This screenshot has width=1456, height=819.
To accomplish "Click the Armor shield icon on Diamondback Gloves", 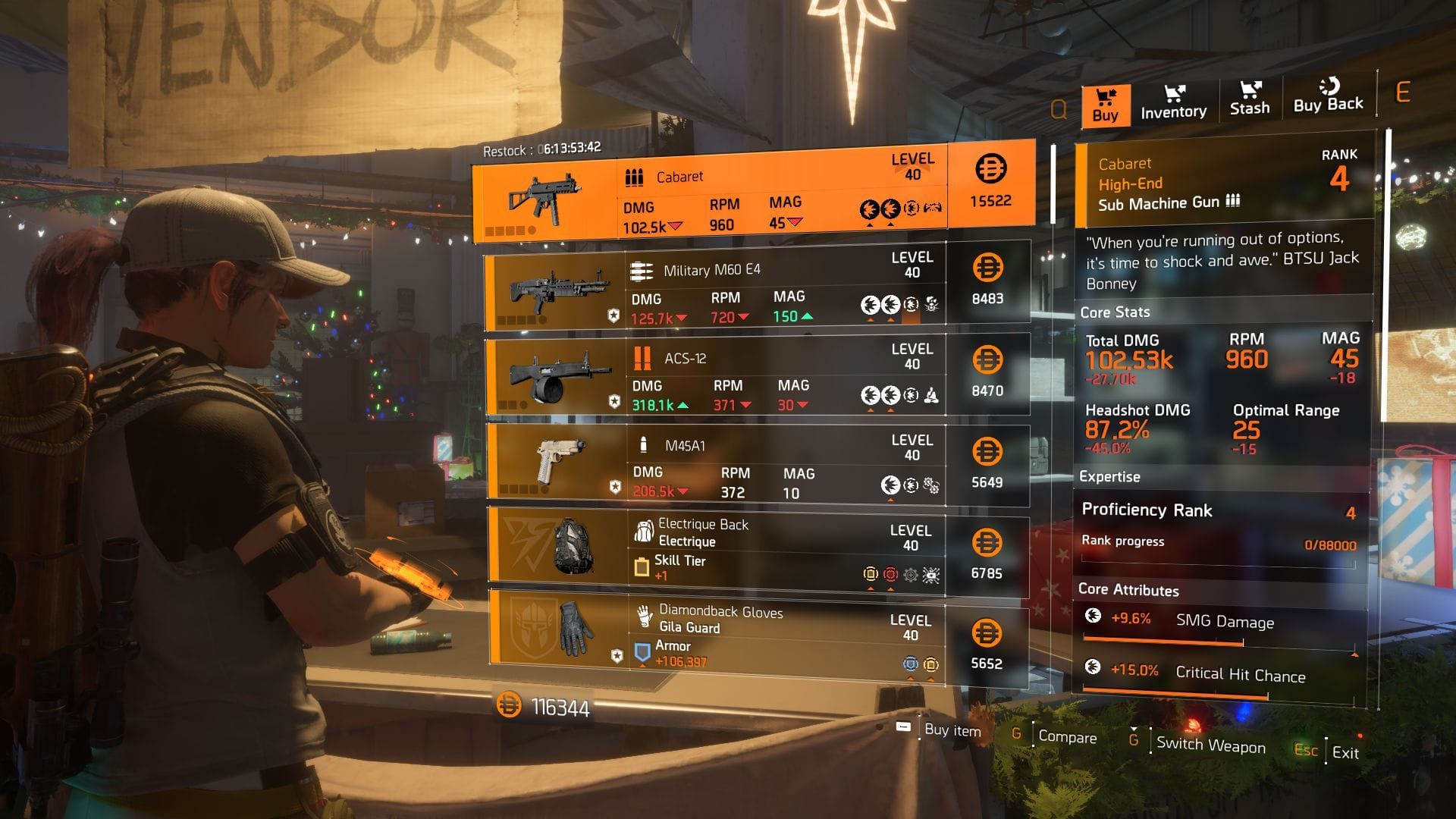I will pos(644,651).
